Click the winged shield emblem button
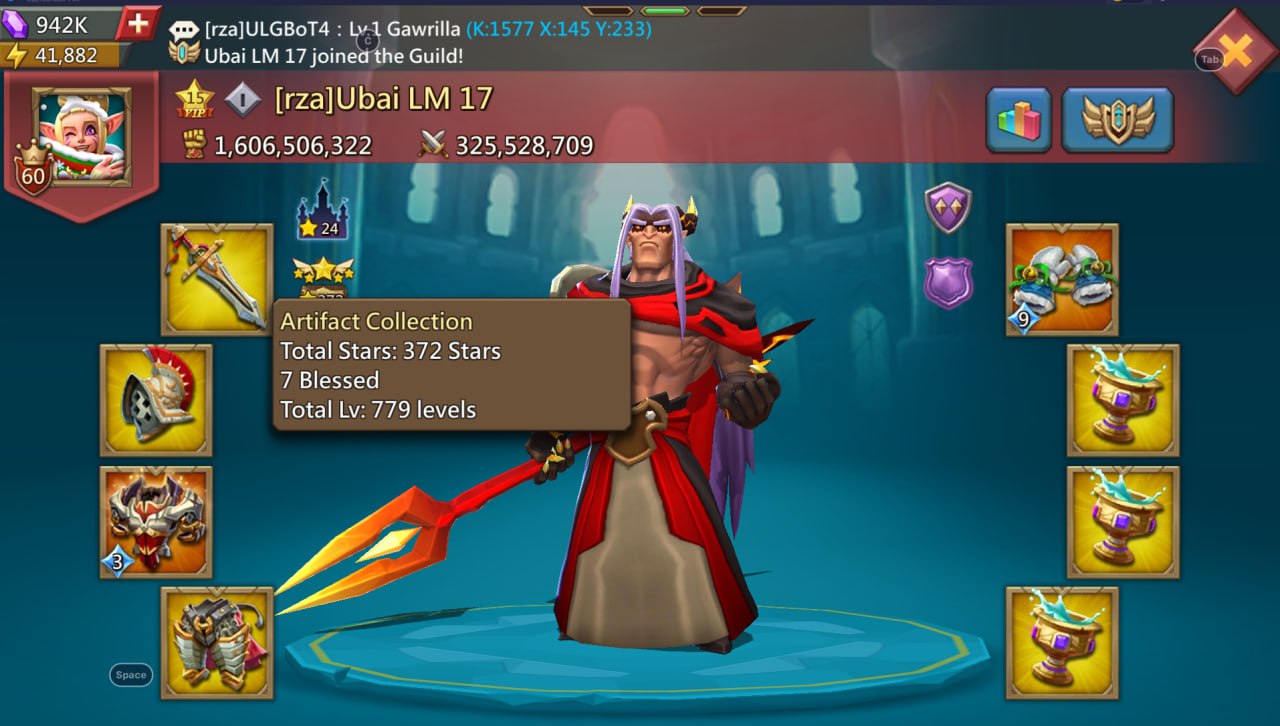Image resolution: width=1280 pixels, height=726 pixels. [x=1117, y=120]
